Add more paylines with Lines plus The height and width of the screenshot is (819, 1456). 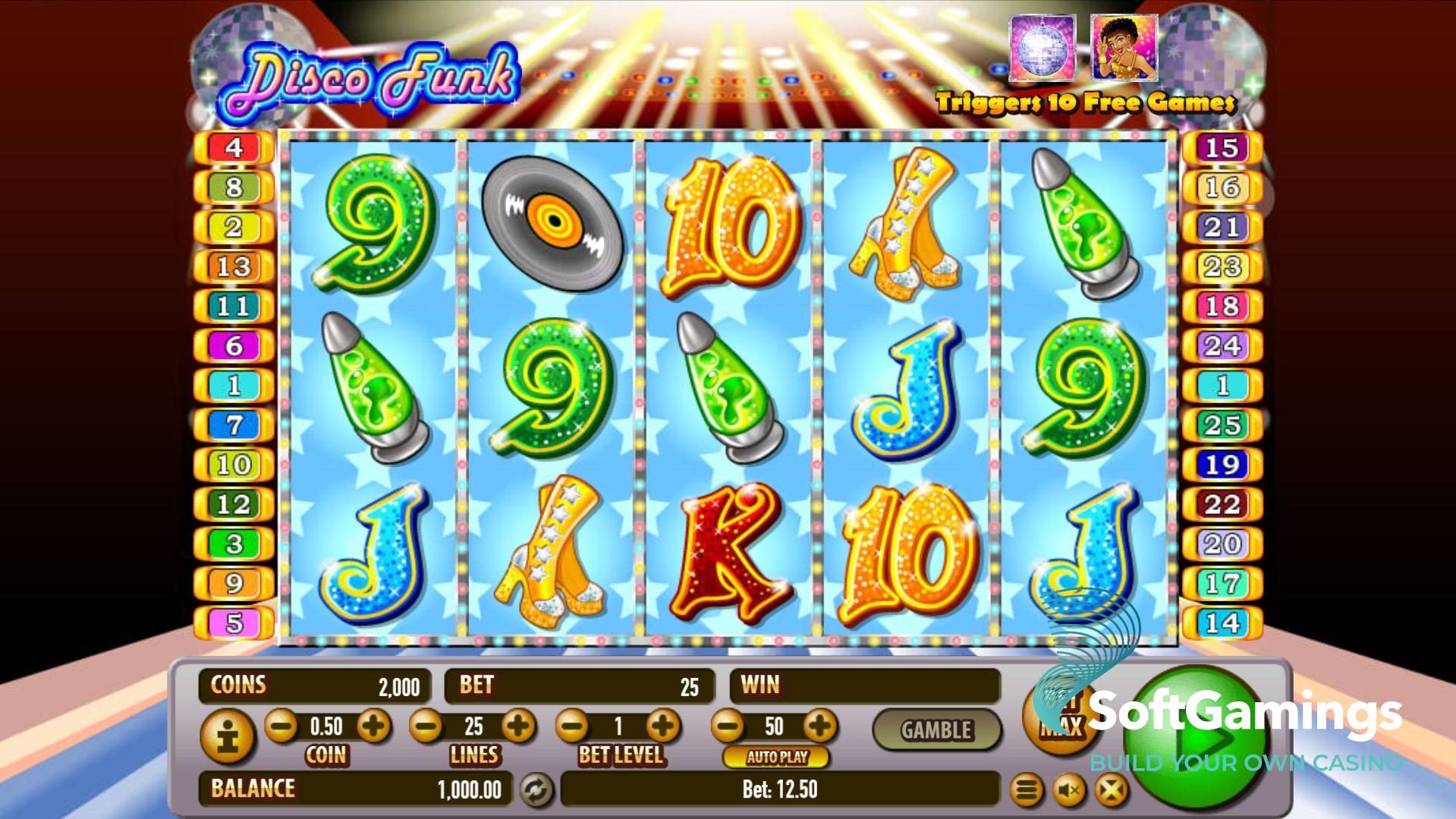[519, 726]
